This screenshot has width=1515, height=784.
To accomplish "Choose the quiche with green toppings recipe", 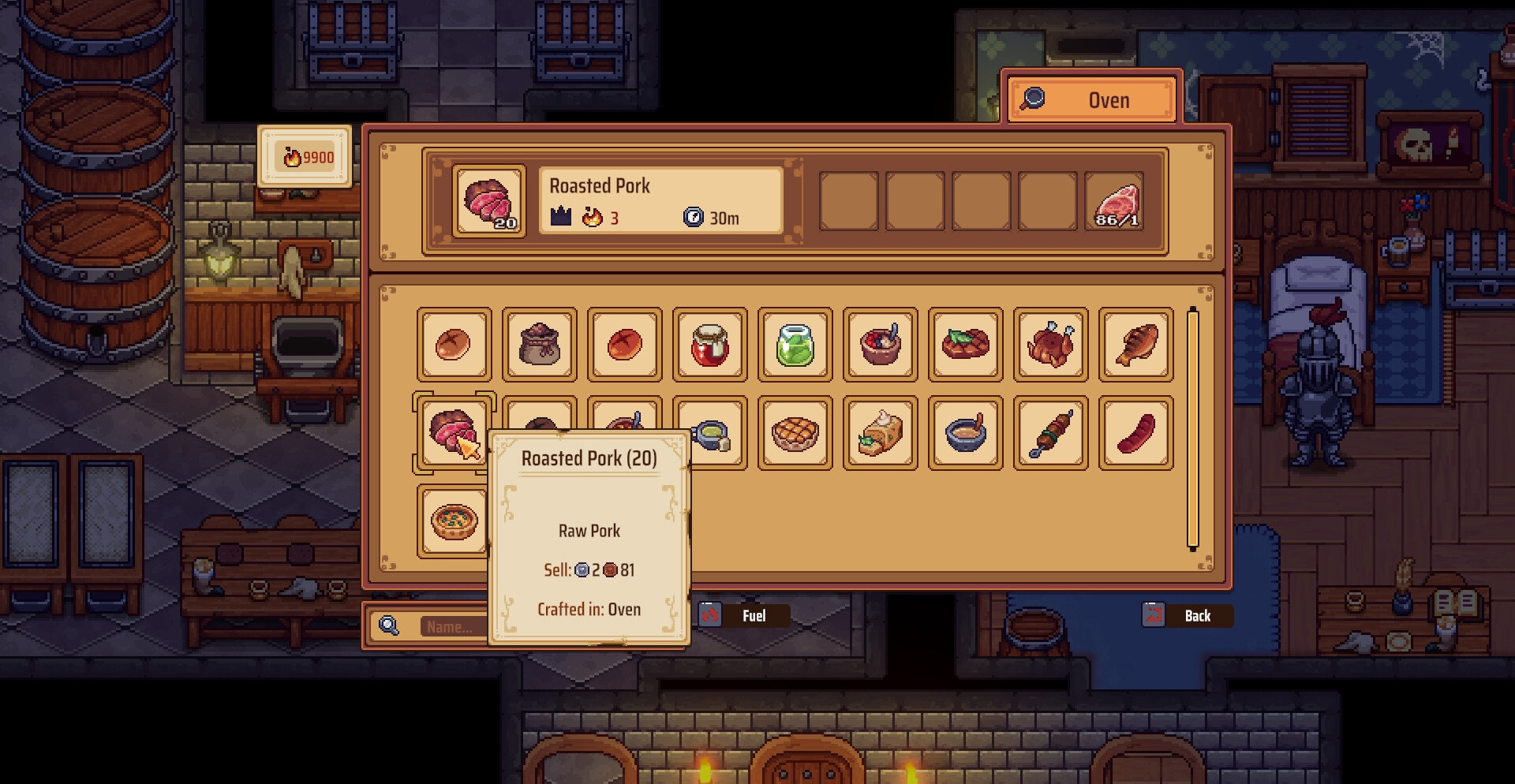I will 454,521.
